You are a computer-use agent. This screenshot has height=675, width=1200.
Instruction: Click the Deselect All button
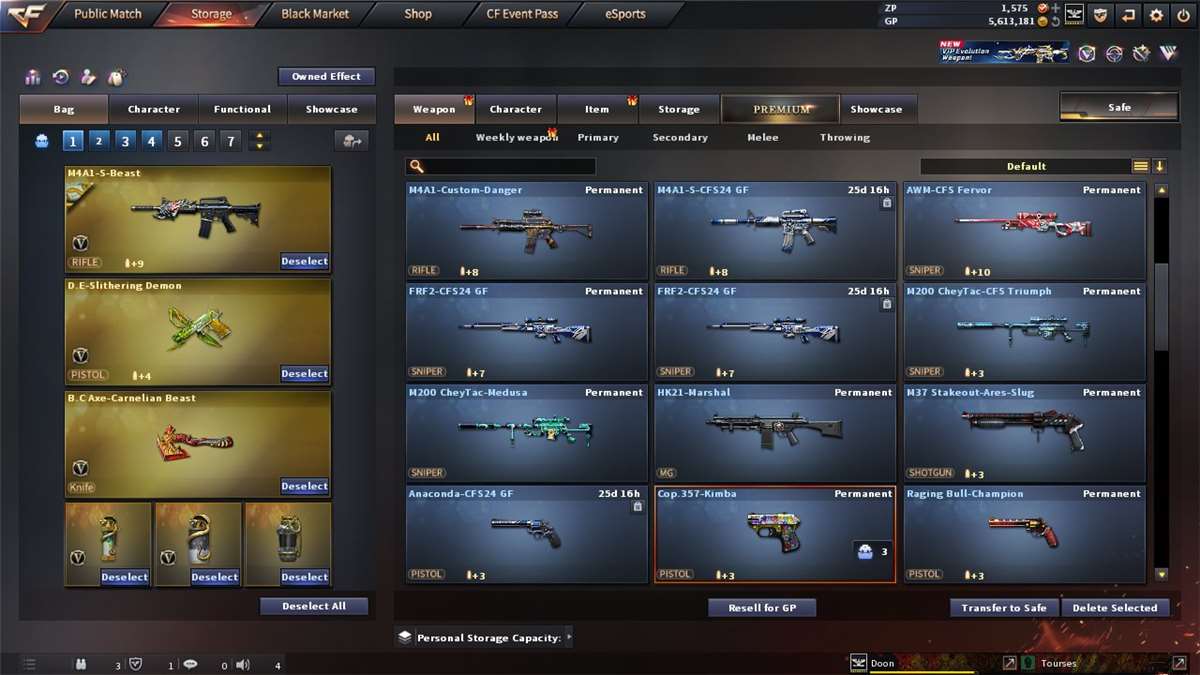314,606
